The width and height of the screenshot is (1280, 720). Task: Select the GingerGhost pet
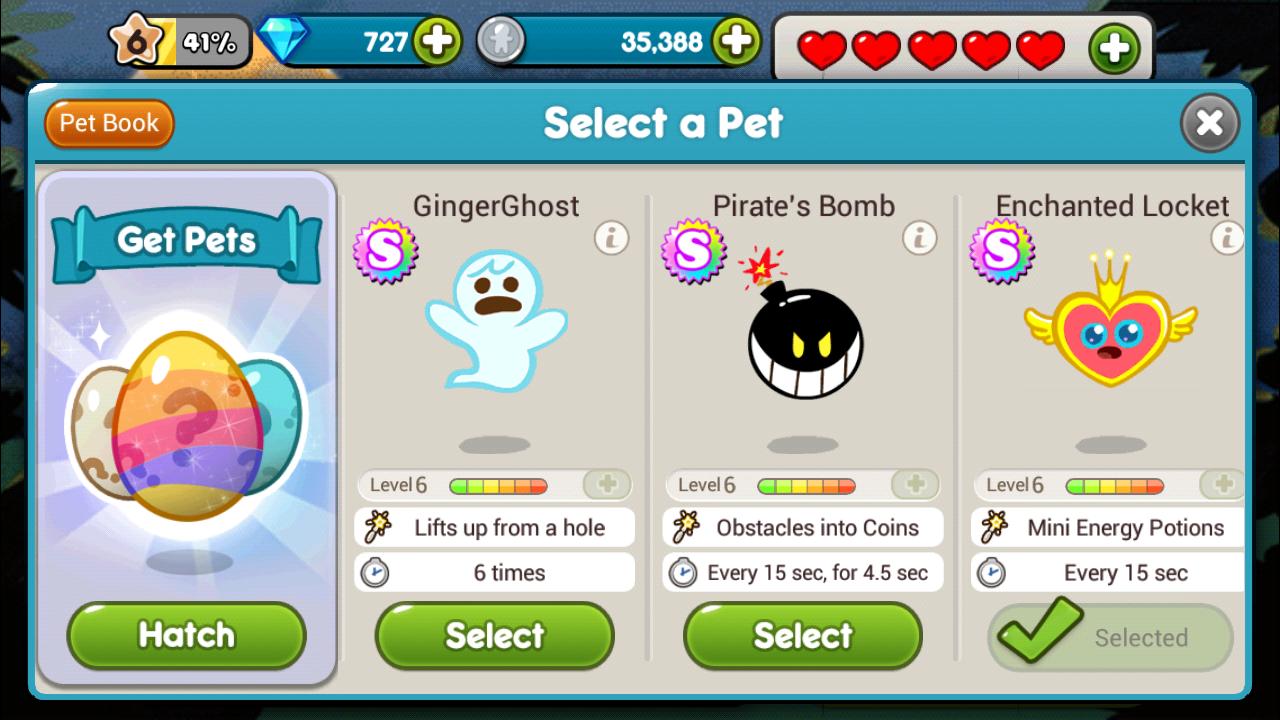[x=495, y=635]
